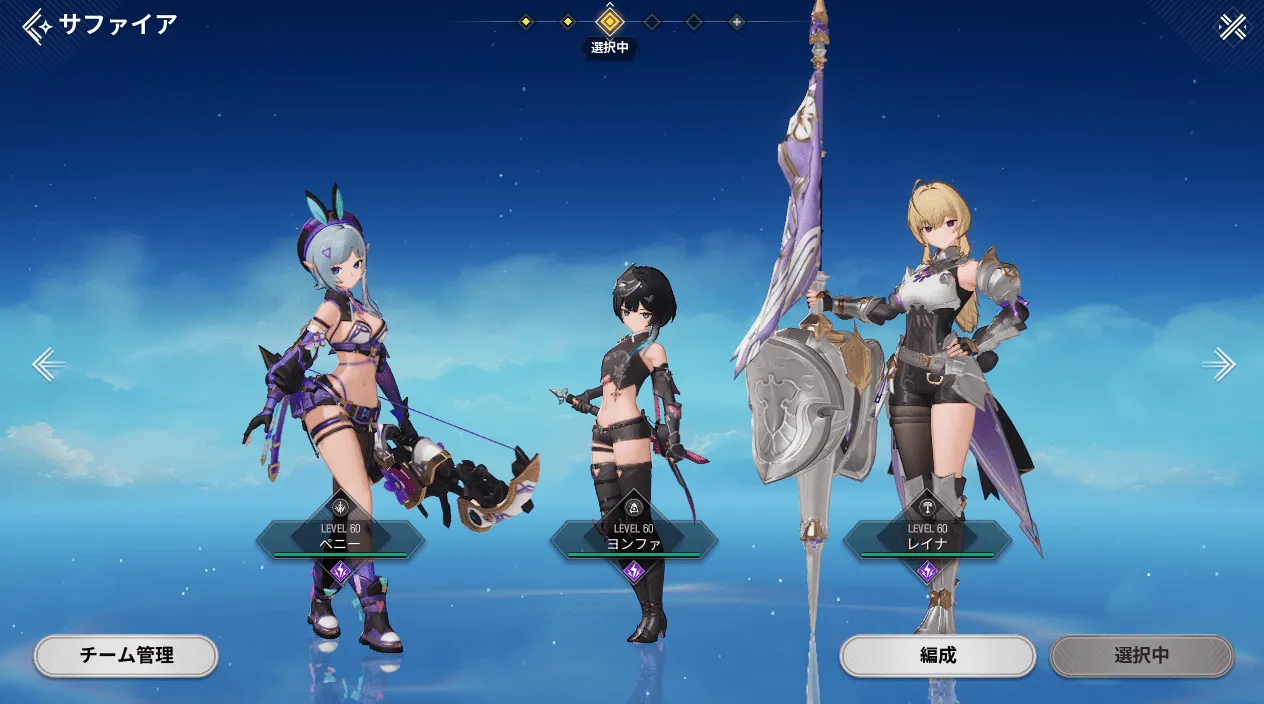Switch to the first team slot diamond
Screen dimensions: 1264x704
click(x=526, y=21)
